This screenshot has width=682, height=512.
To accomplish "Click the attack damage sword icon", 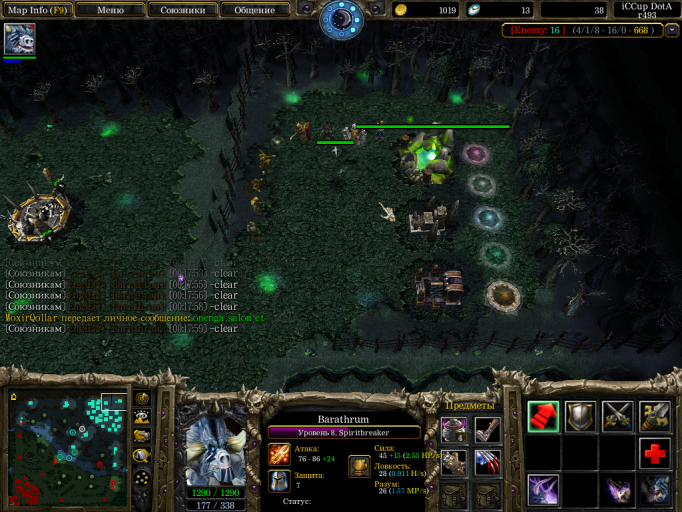I will tap(280, 454).
